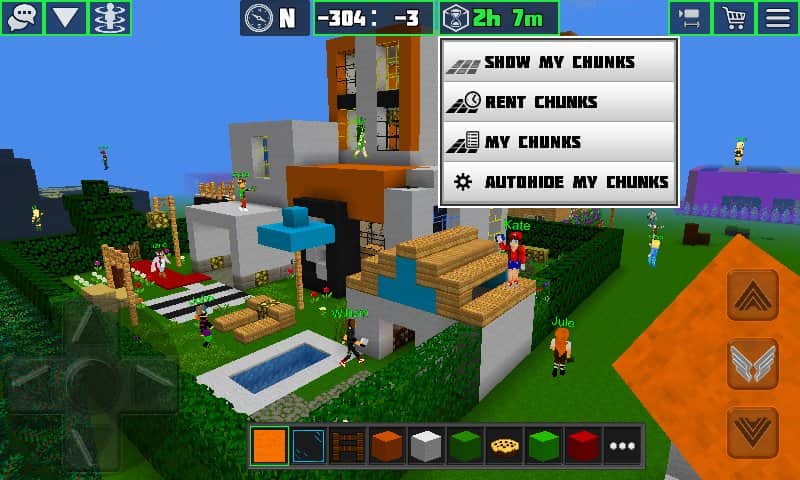Screen dimensions: 800x480
Task: Select the orange block hotbar slot
Action: [x=269, y=446]
